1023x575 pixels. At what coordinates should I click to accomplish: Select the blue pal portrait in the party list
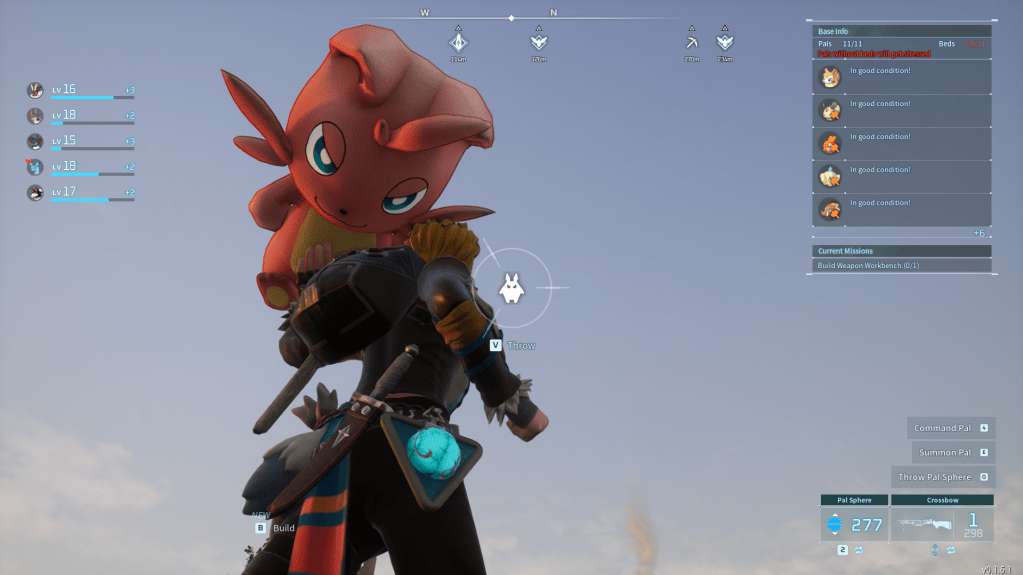click(x=36, y=167)
